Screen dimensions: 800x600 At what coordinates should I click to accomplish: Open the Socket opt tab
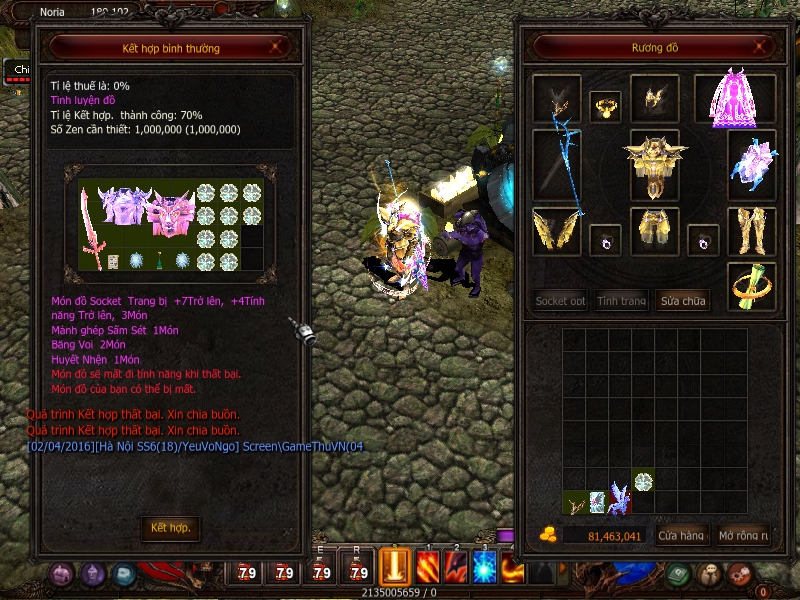[x=560, y=300]
